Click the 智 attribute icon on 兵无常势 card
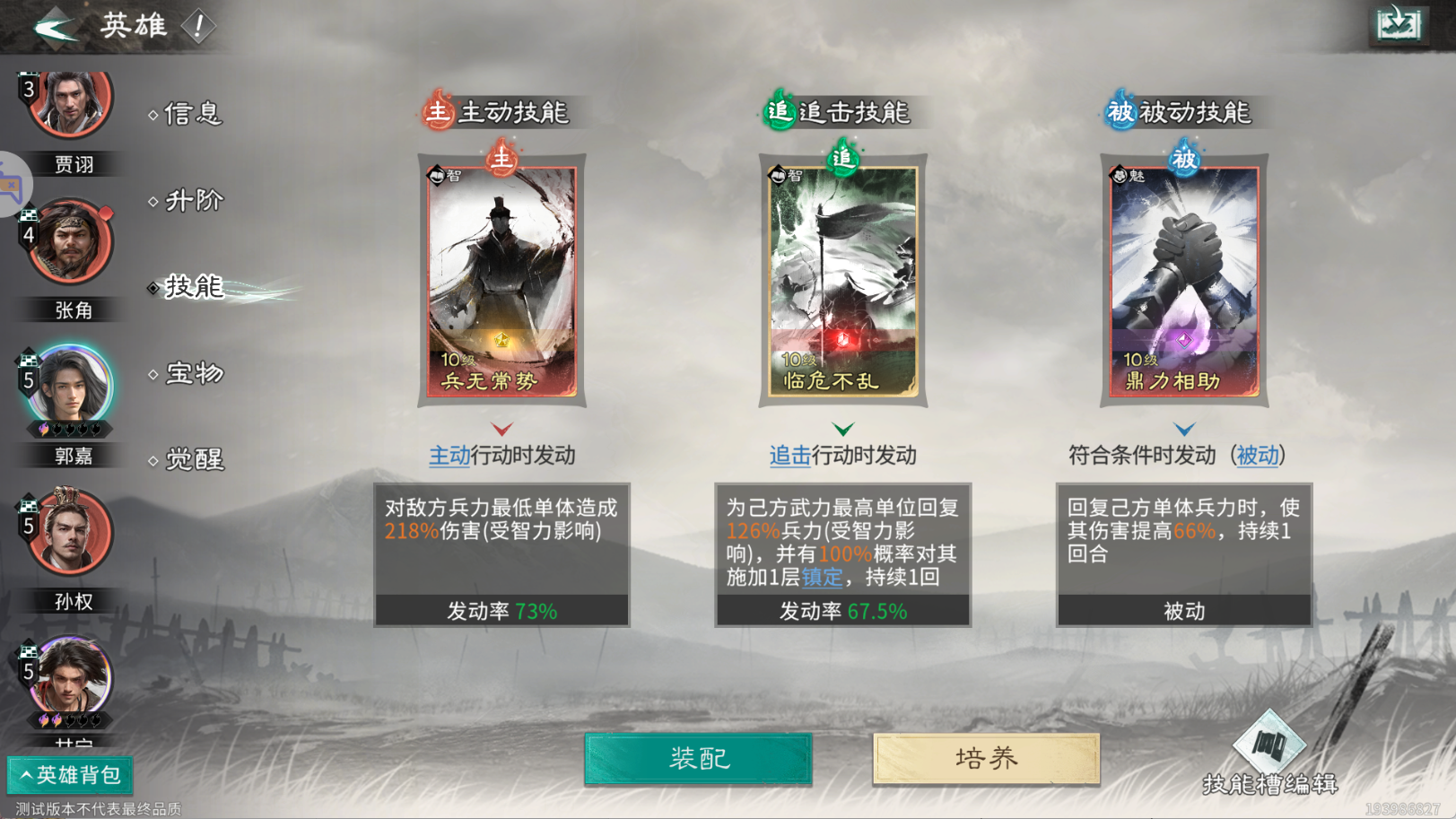1456x819 pixels. point(436,177)
